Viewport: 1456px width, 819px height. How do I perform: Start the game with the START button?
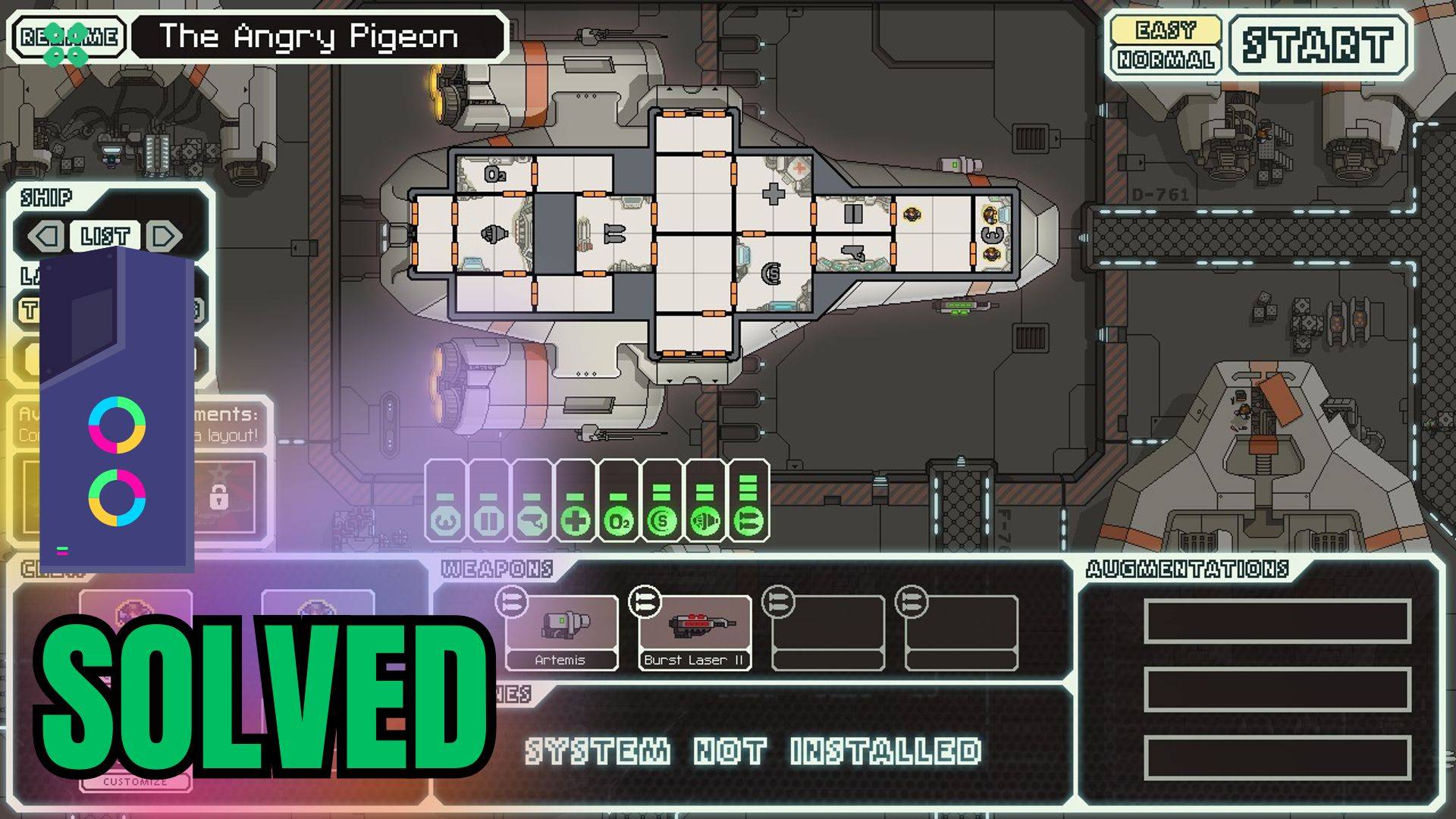[x=1317, y=45]
